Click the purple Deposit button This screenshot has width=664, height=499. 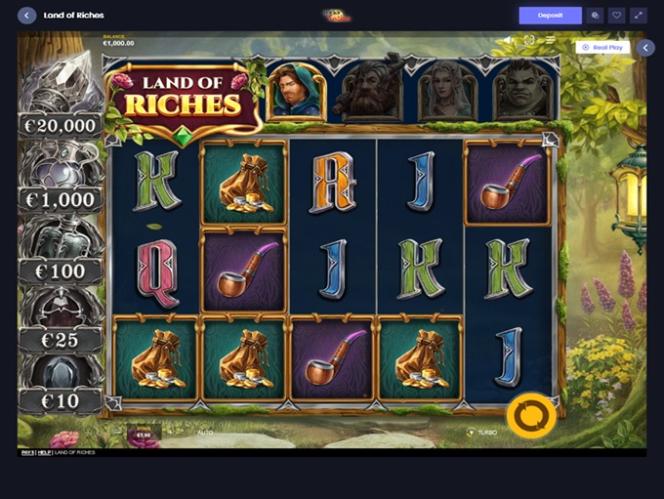click(549, 16)
